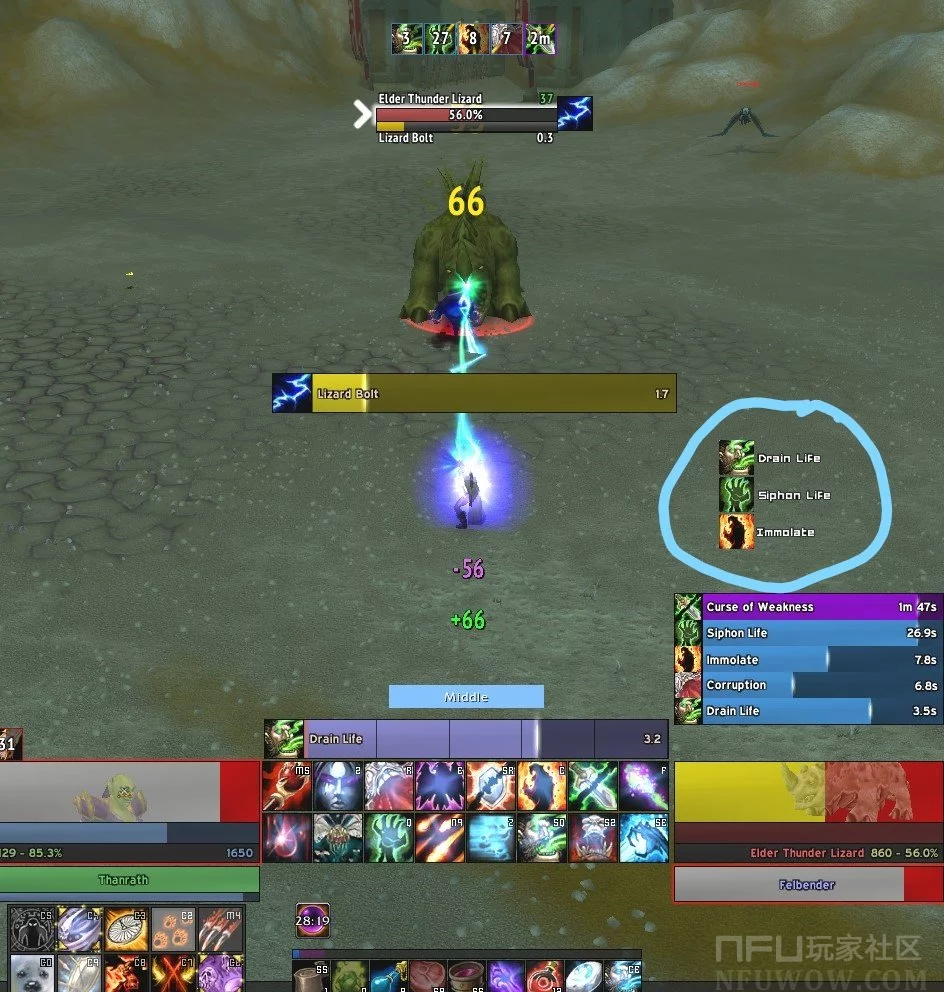Activate the red staff wand ability
Viewport: 944px width, 992px height.
tap(287, 786)
